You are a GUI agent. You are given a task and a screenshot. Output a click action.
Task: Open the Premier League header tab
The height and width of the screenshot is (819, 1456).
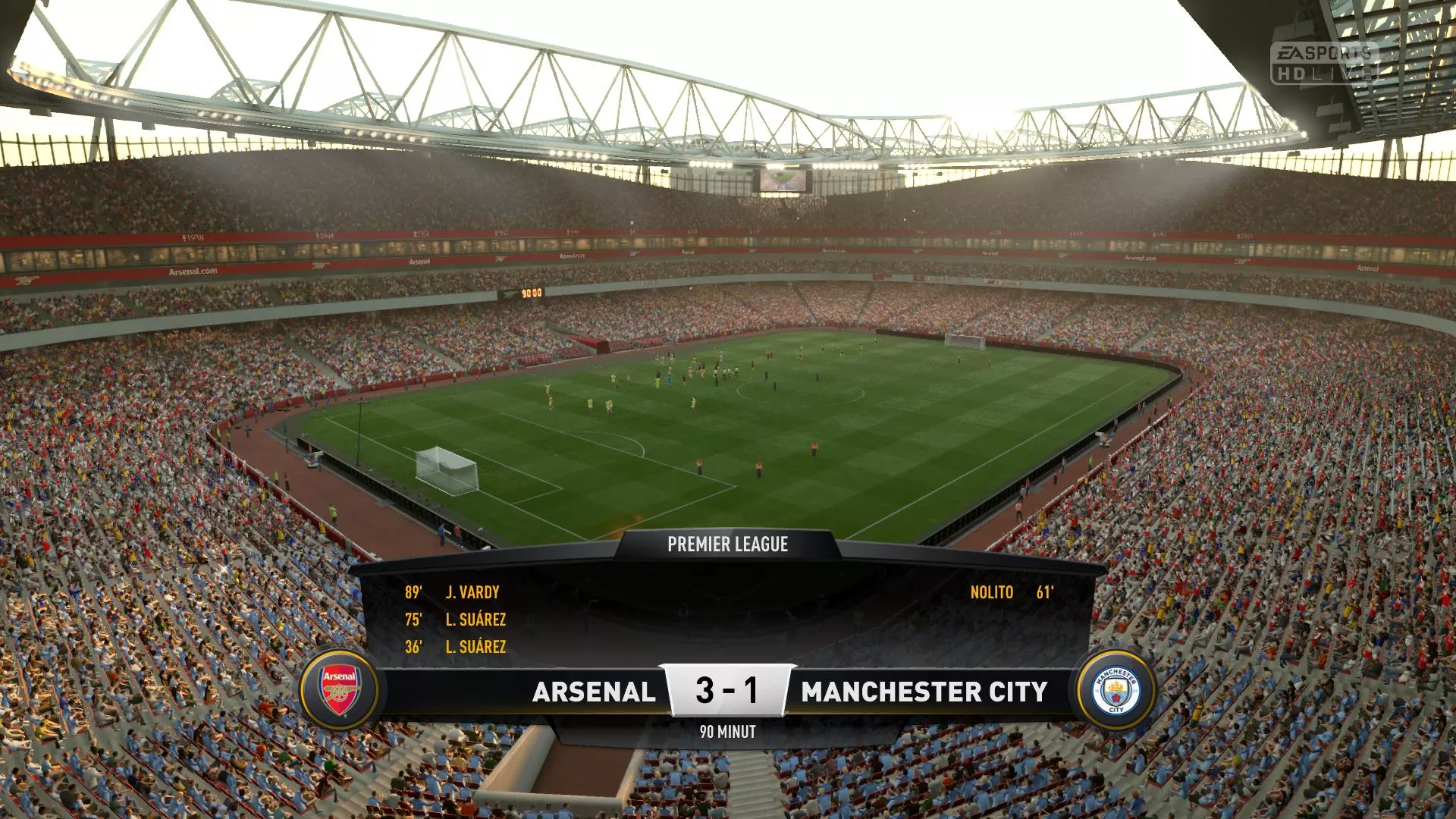[x=727, y=543]
